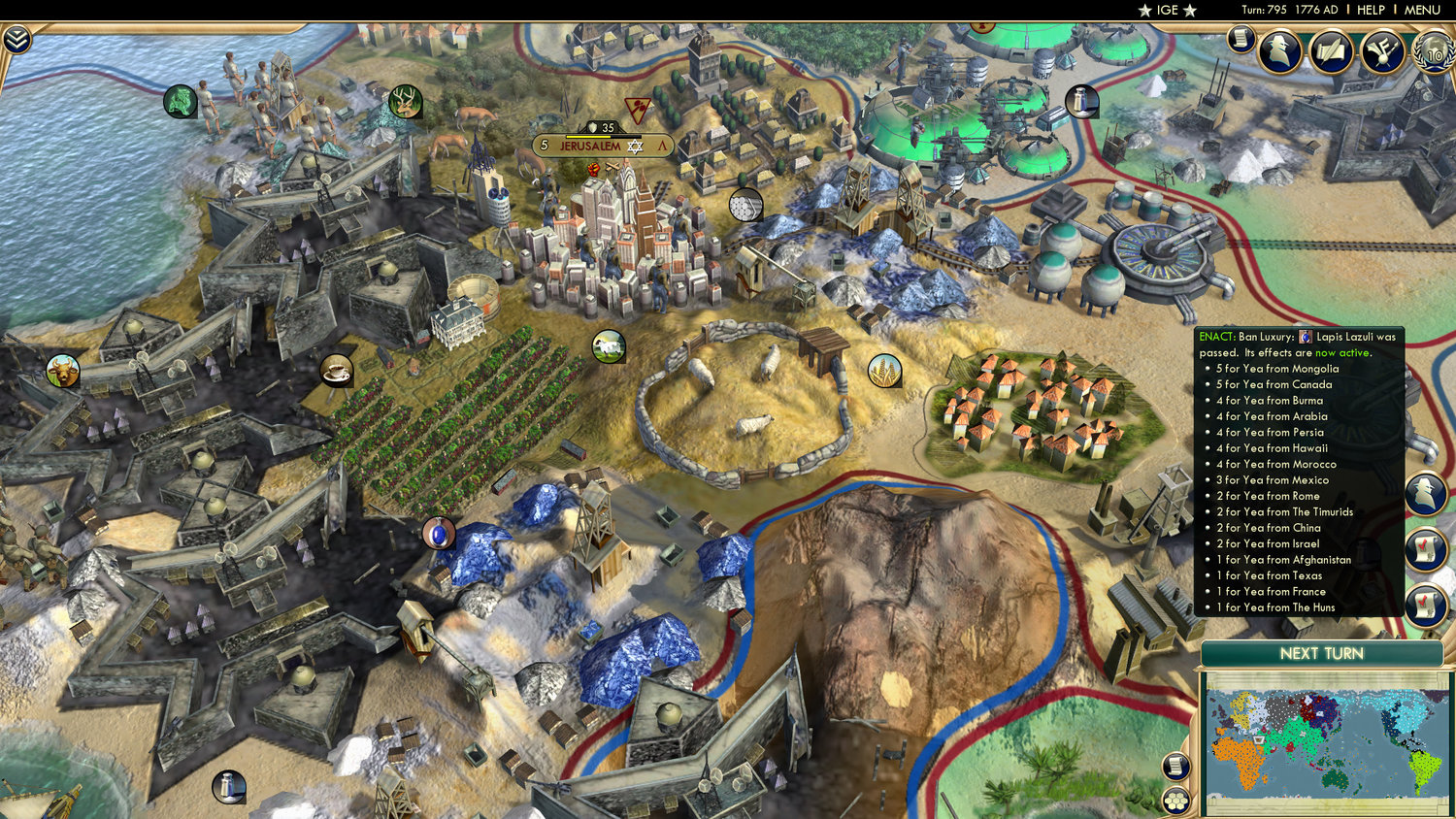The height and width of the screenshot is (819, 1456).
Task: Open the game MENU
Action: pyautogui.click(x=1421, y=10)
